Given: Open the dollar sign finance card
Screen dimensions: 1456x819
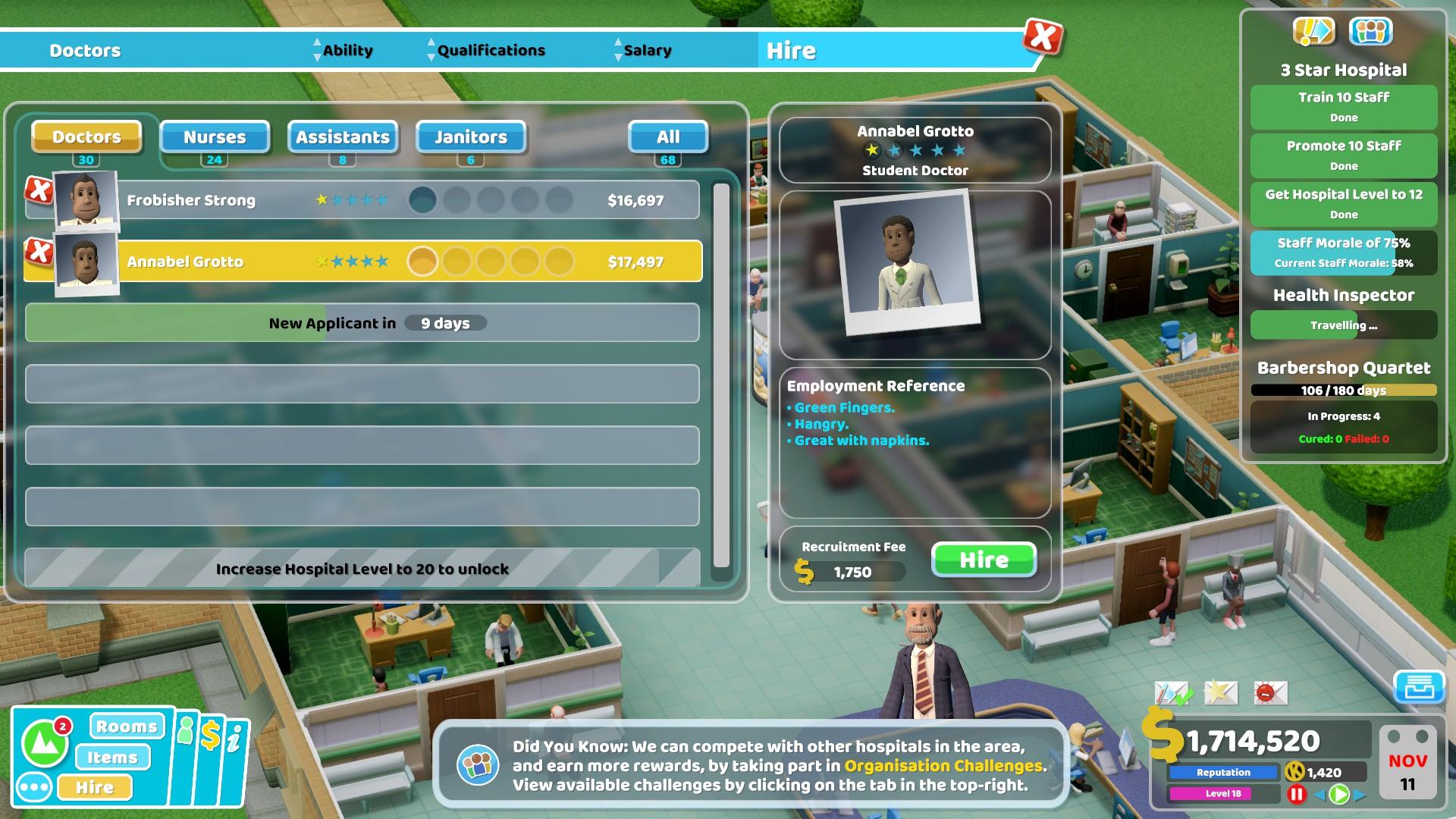Looking at the screenshot, I should (x=210, y=736).
